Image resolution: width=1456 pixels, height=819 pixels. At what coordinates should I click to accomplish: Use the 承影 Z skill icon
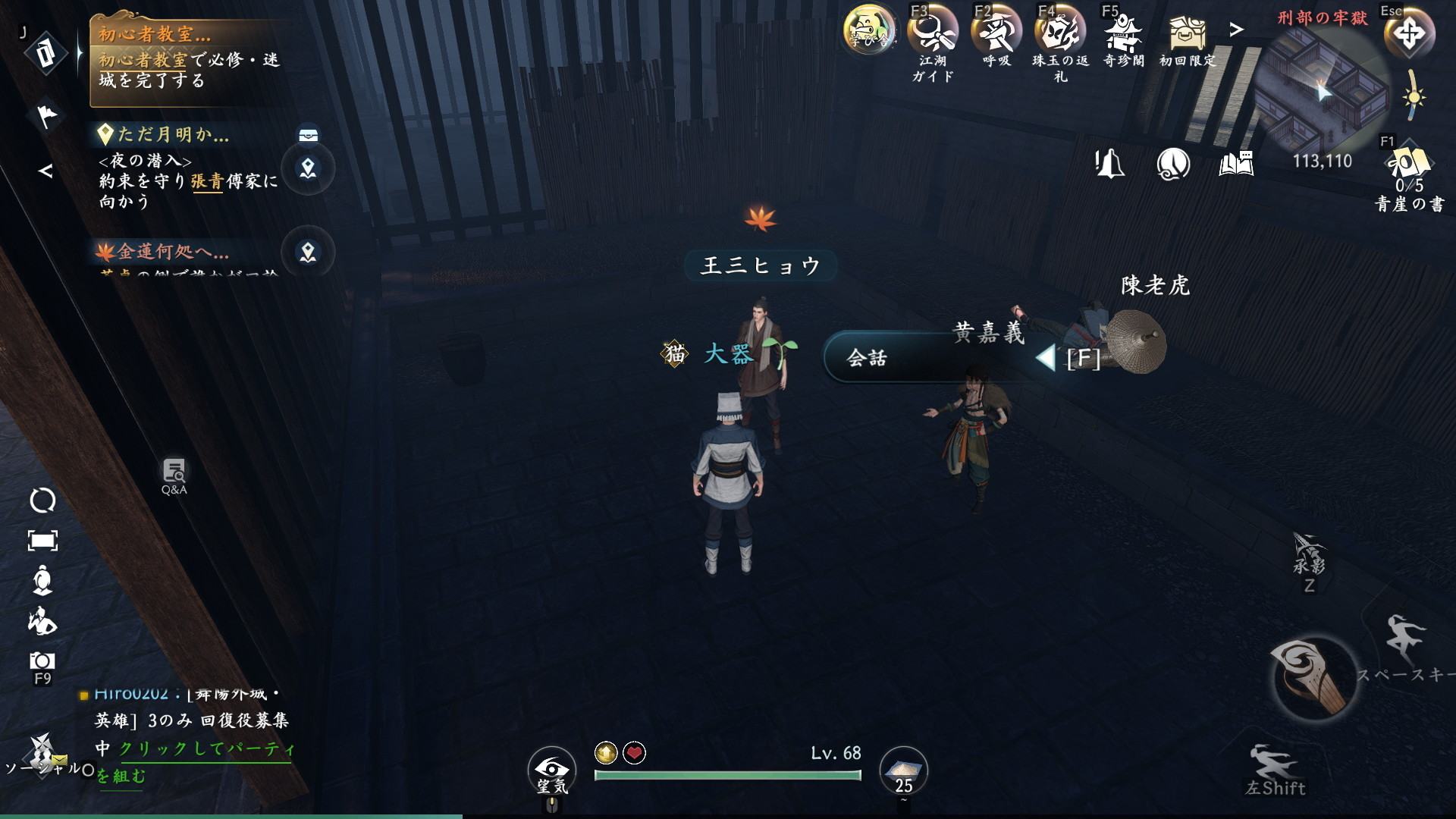1309,557
